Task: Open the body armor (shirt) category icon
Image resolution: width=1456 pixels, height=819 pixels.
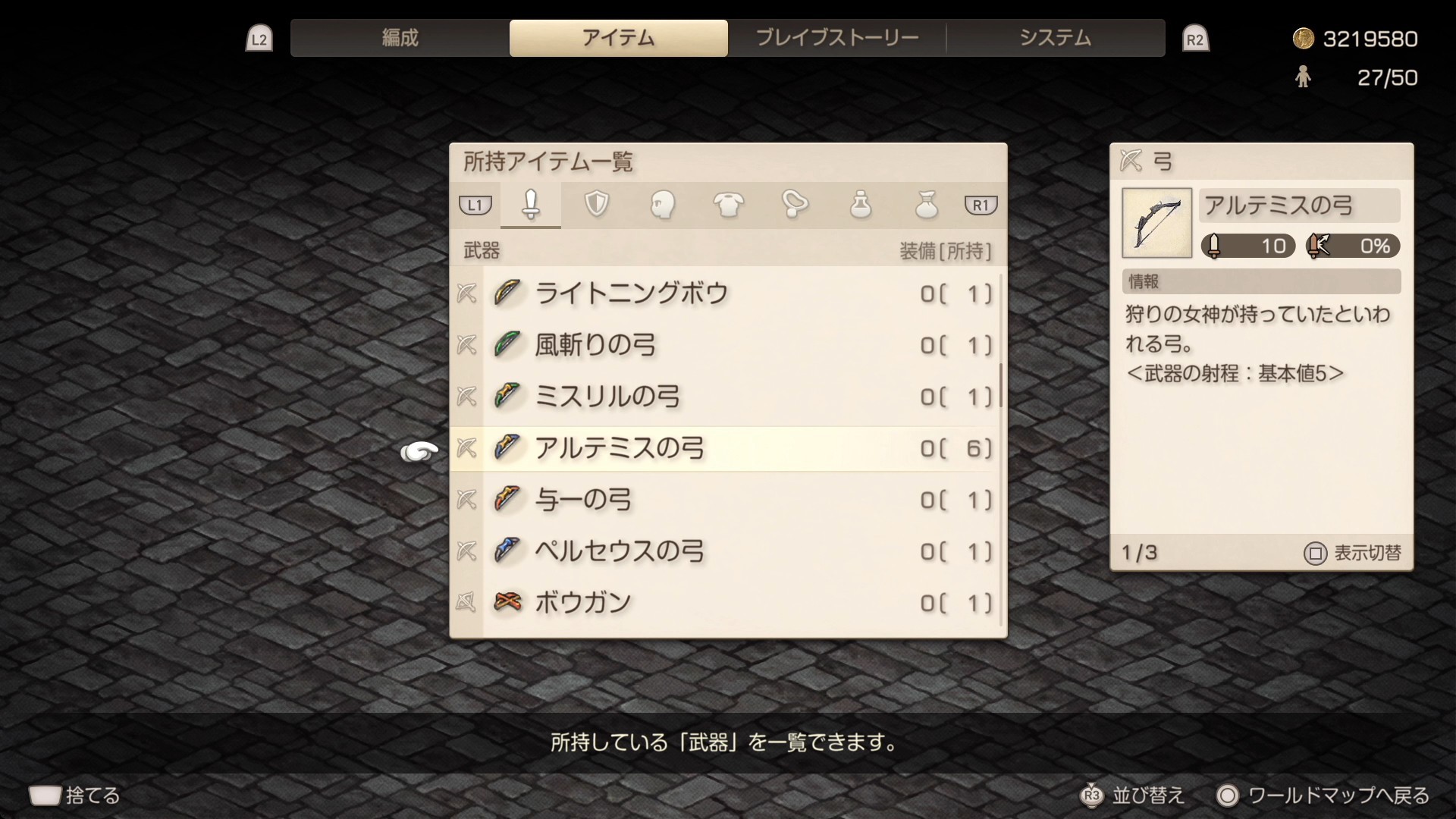Action: 729,205
